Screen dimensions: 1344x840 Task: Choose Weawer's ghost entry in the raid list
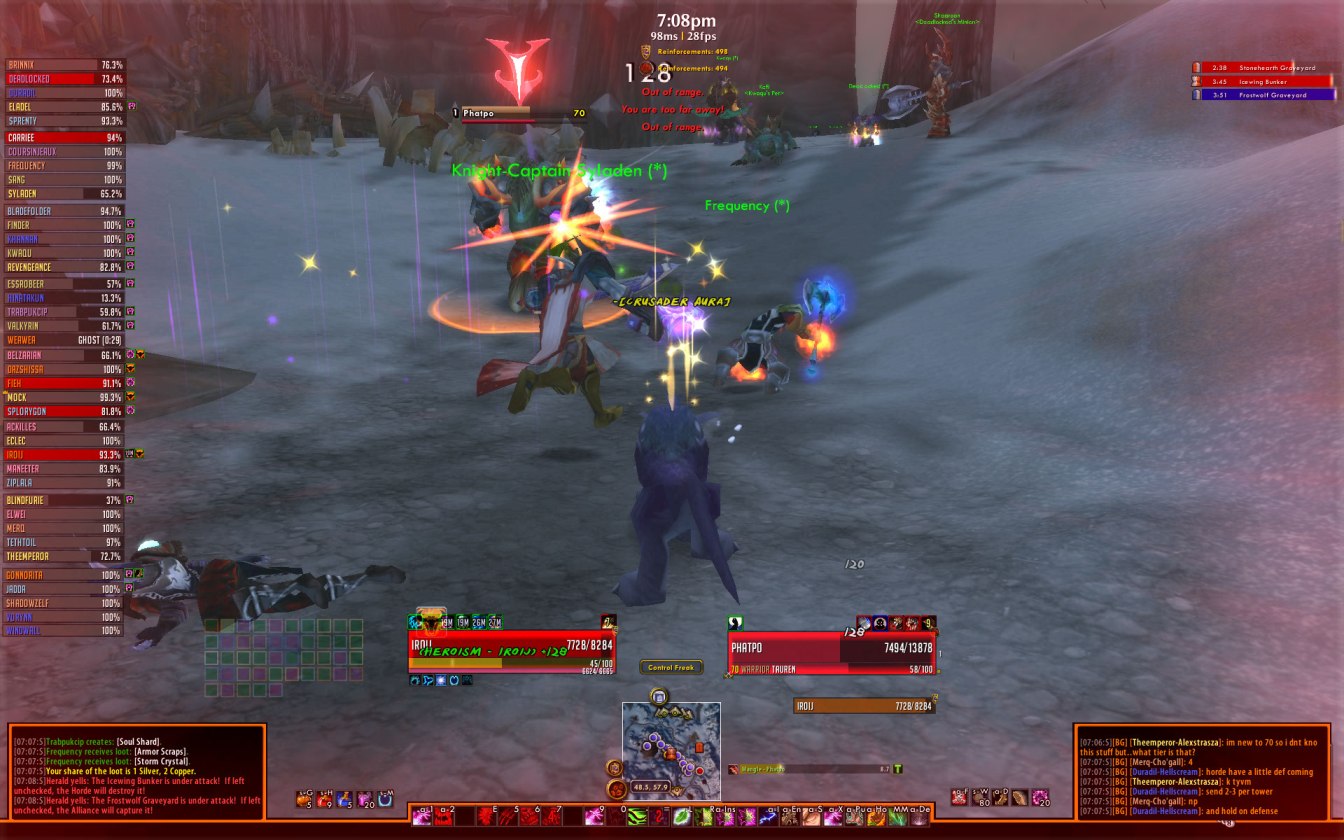(65, 340)
